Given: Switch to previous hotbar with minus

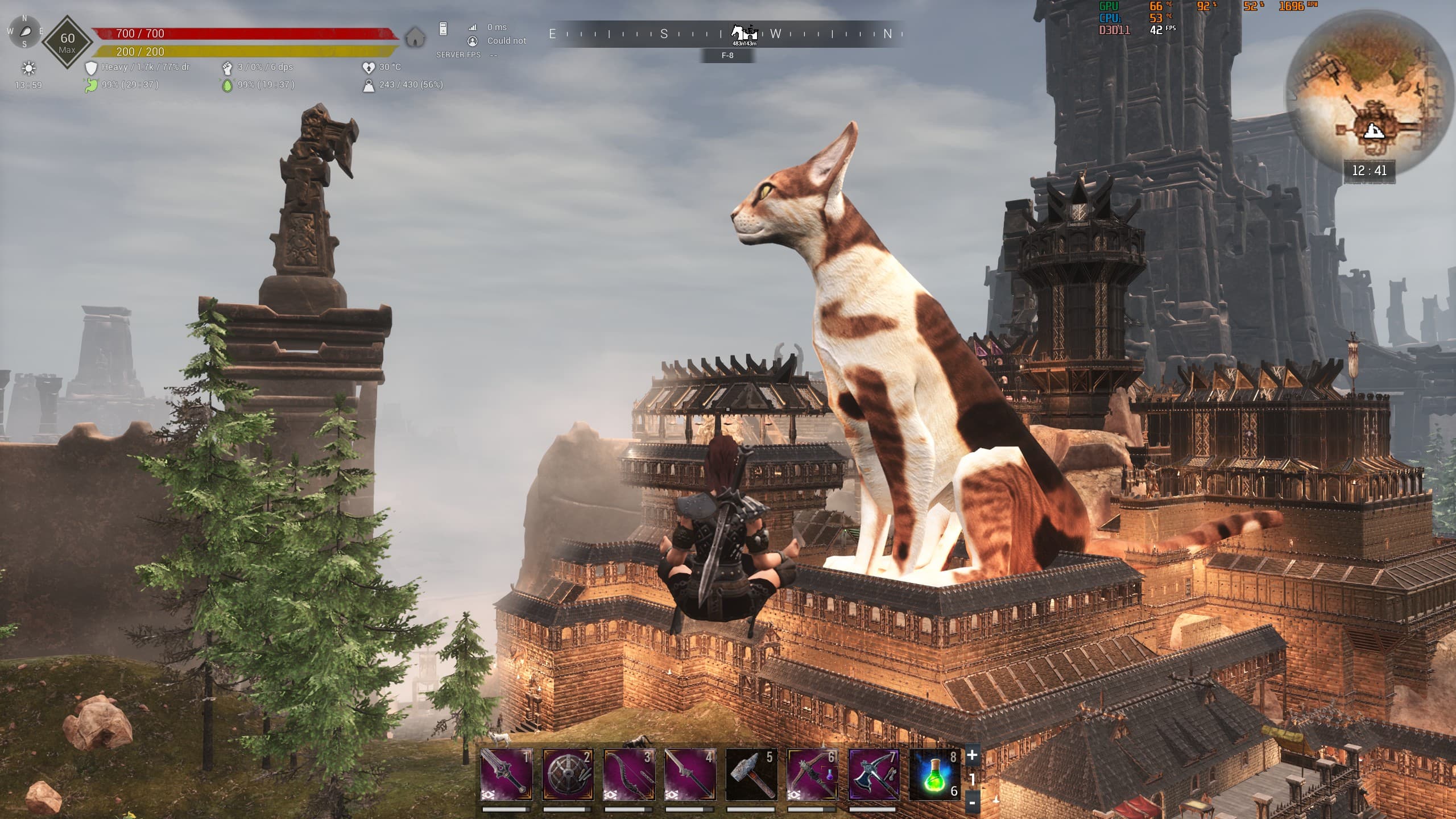Looking at the screenshot, I should (972, 803).
